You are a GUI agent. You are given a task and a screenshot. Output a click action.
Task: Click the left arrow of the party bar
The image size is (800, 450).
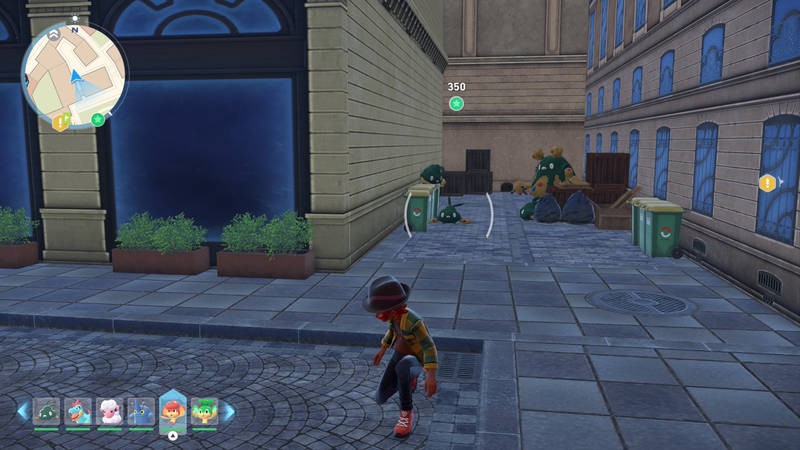tap(22, 411)
